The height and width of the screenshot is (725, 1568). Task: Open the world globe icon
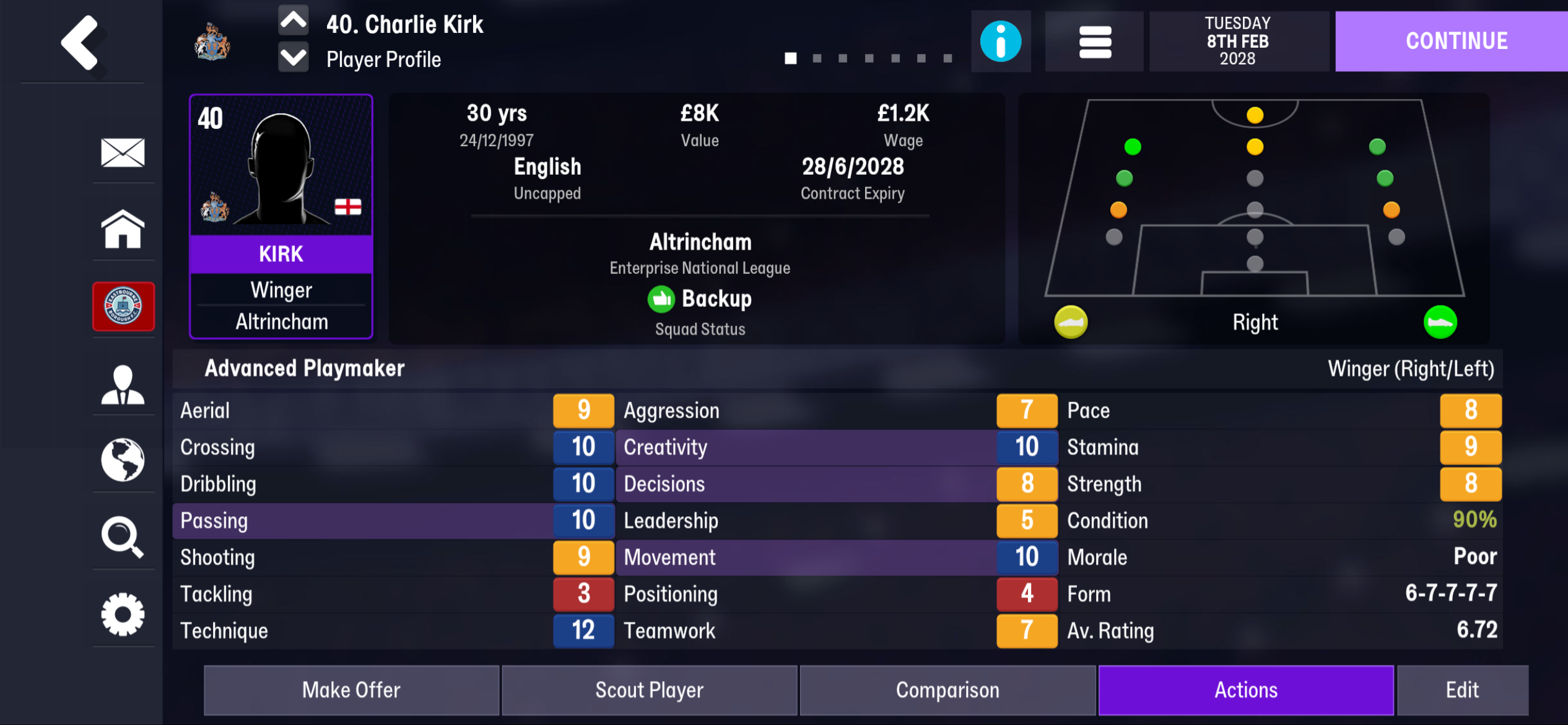(x=123, y=460)
